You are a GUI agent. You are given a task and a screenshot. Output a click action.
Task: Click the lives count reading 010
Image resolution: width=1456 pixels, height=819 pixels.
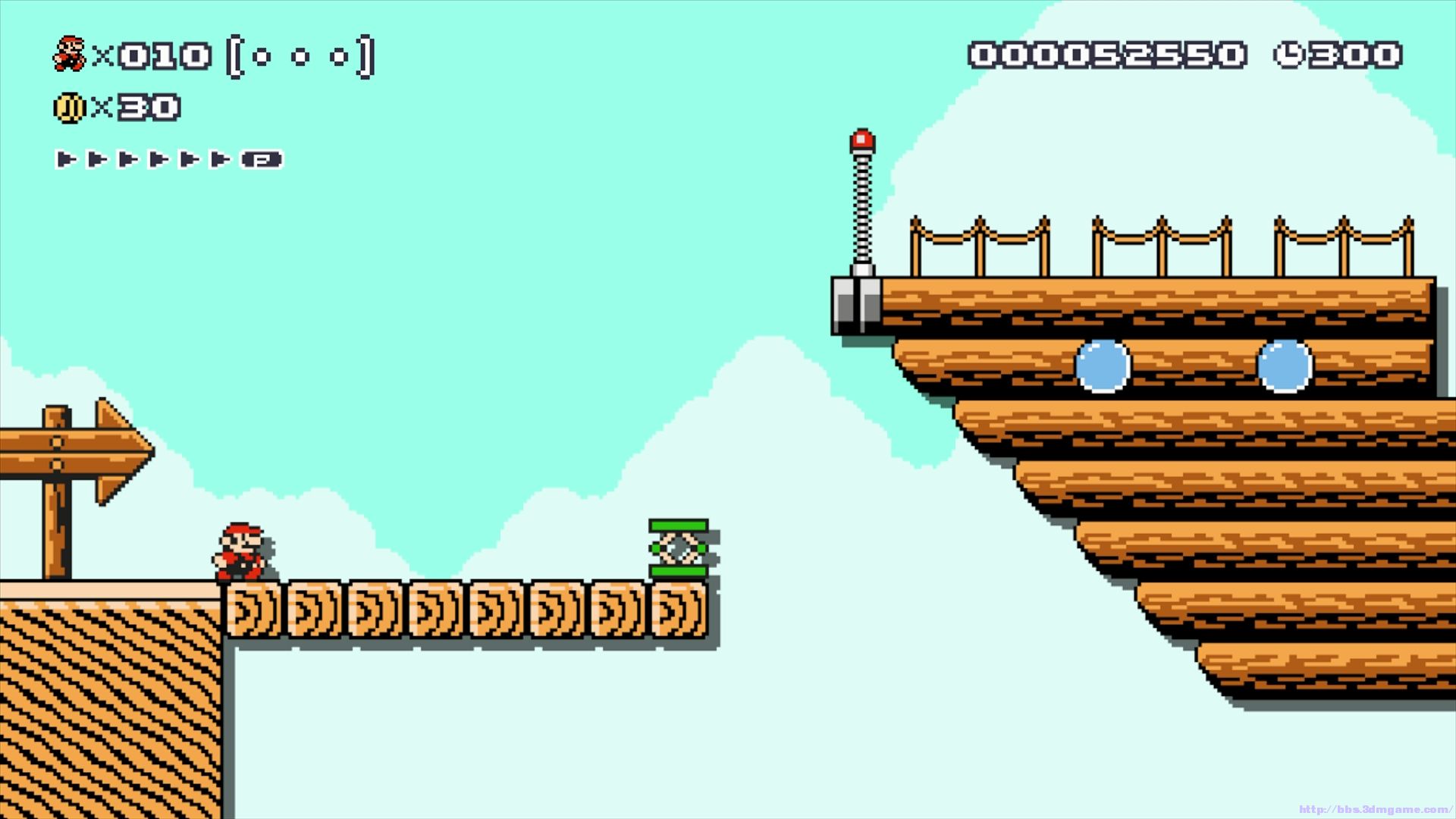click(163, 53)
